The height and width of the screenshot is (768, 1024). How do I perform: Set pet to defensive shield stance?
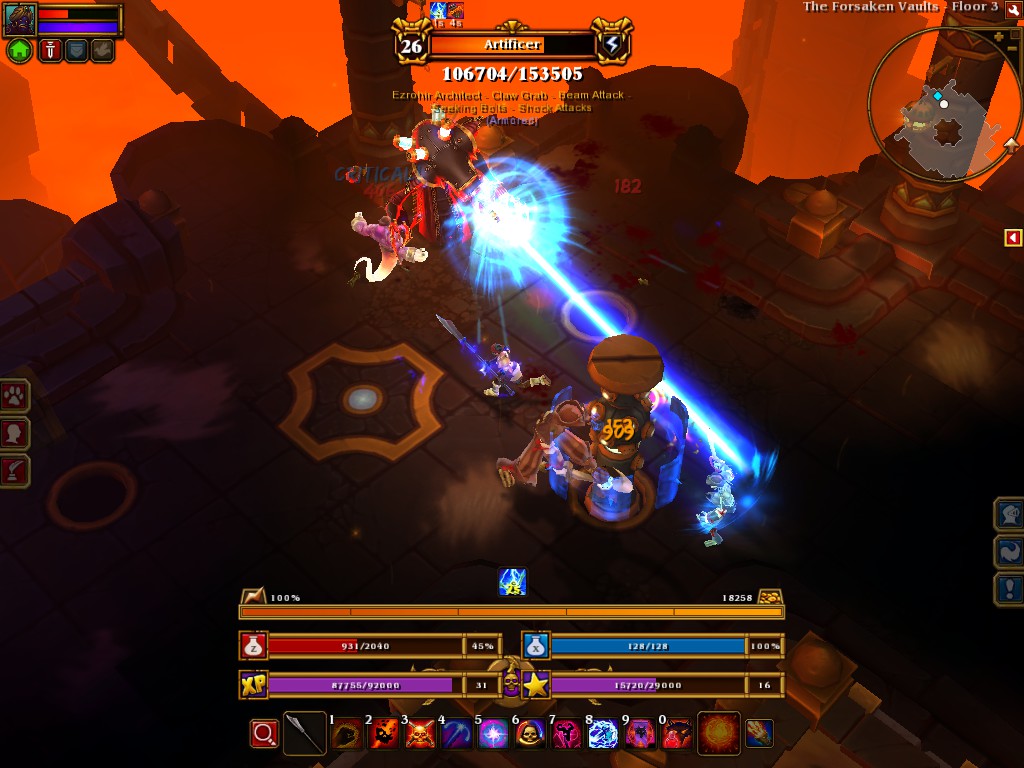click(76, 50)
